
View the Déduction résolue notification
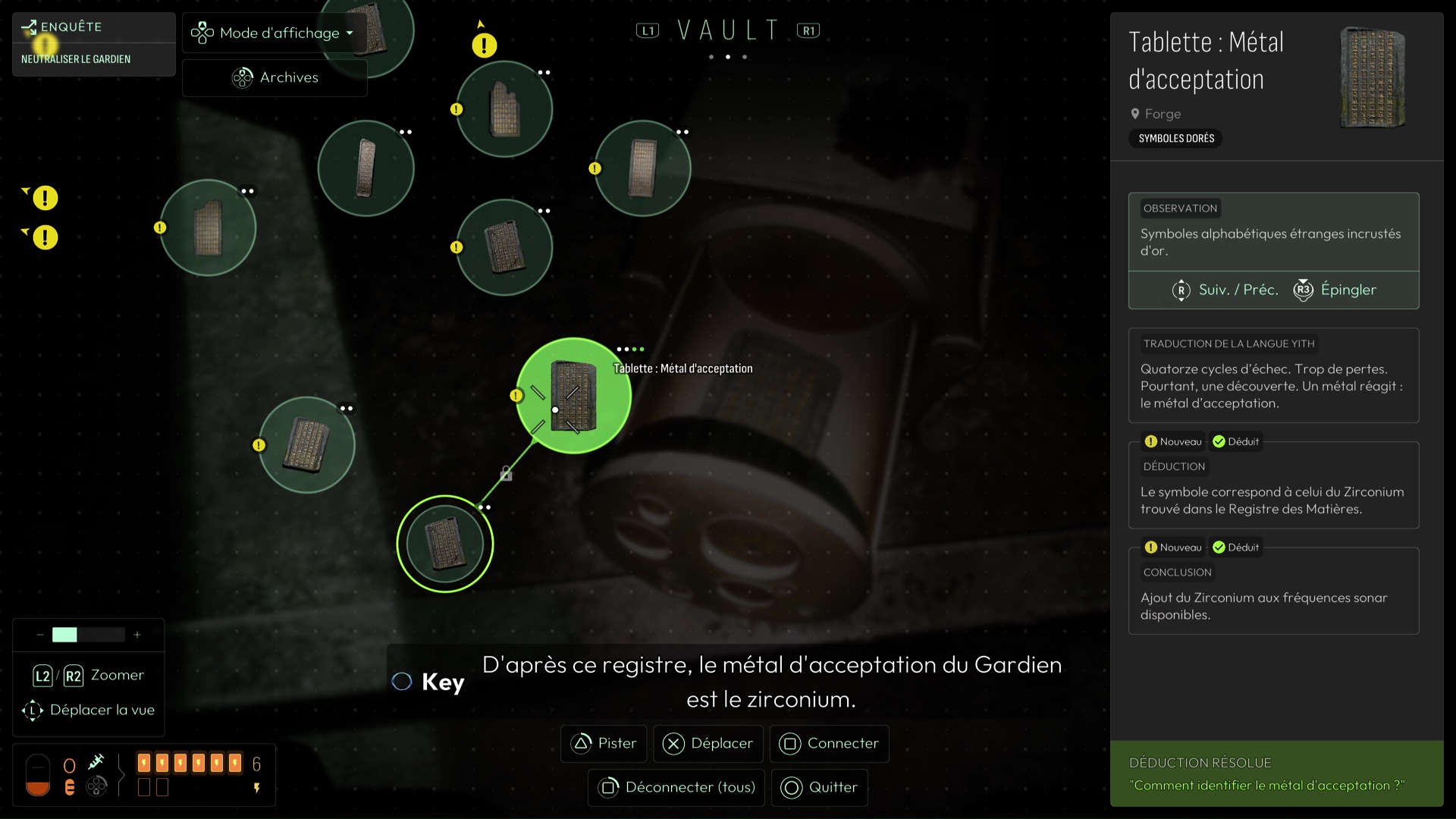pos(1276,774)
